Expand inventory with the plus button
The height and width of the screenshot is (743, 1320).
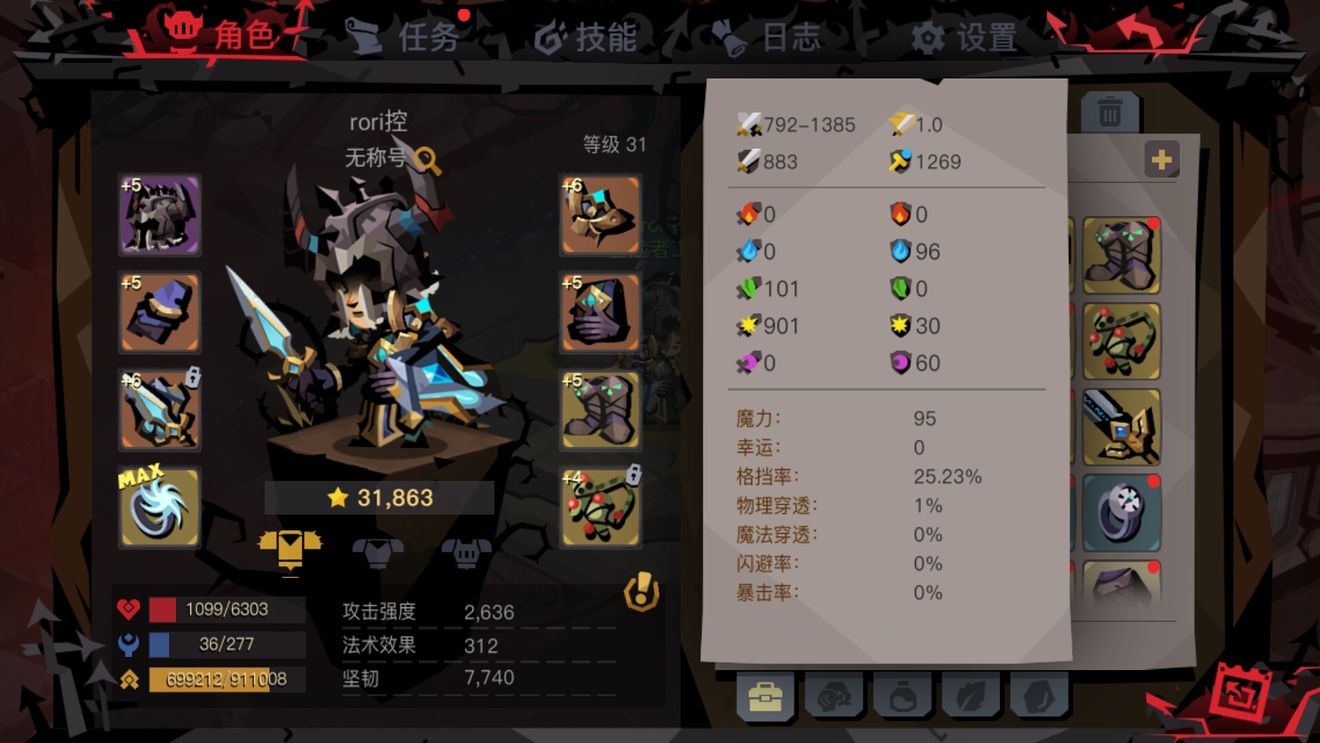click(1160, 158)
